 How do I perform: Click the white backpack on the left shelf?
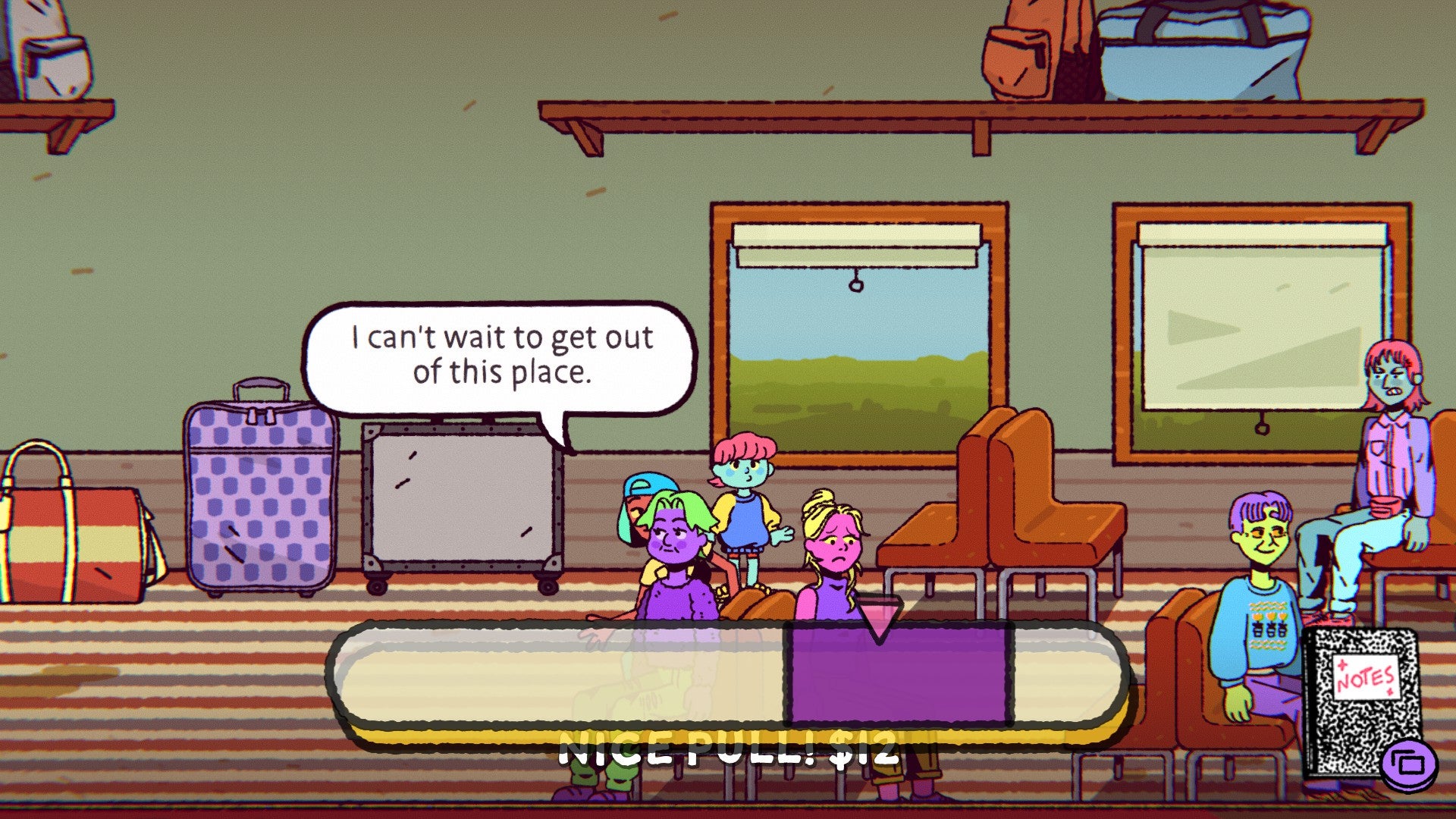(x=49, y=45)
